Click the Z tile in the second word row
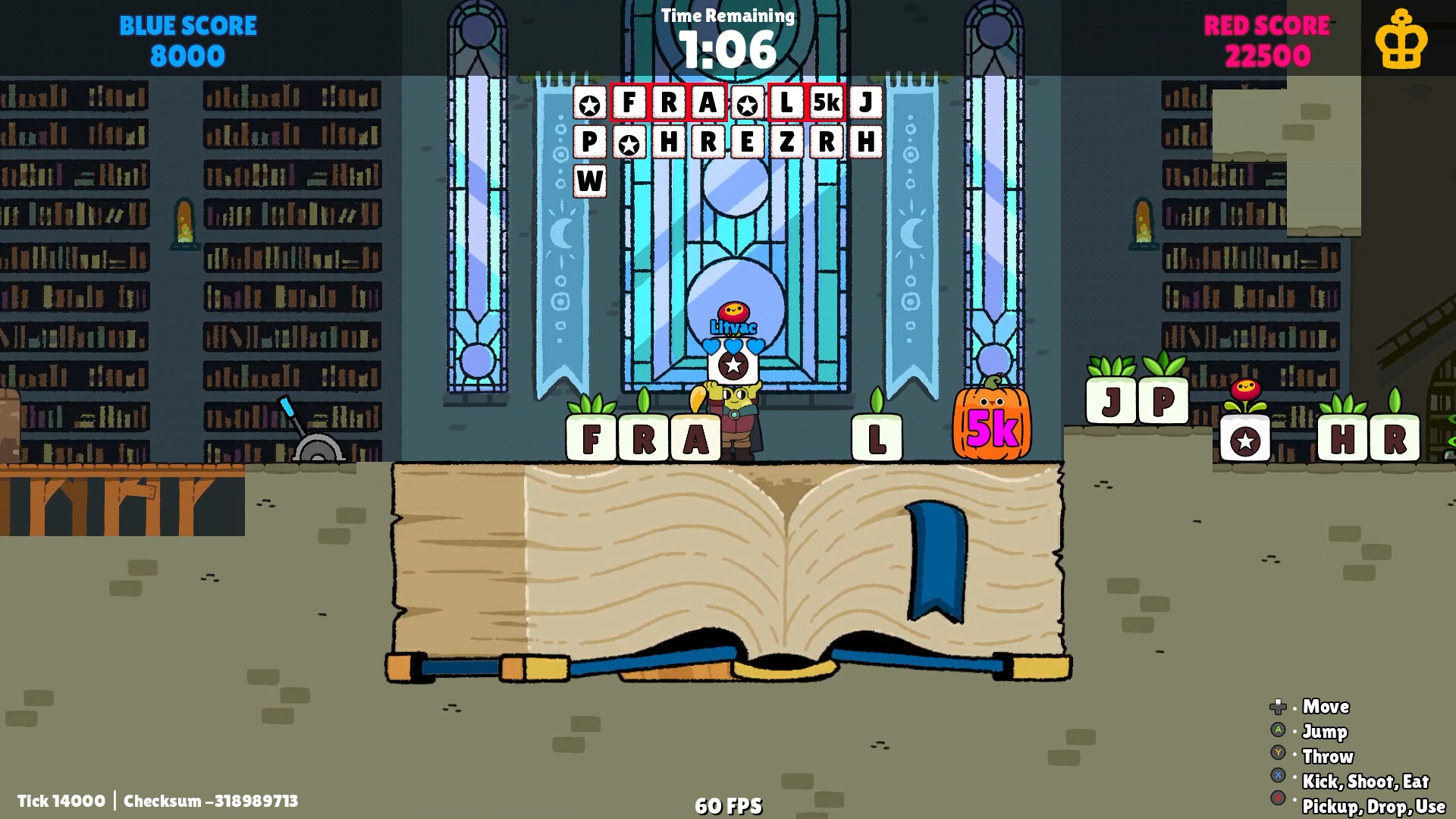The image size is (1456, 819). (786, 142)
